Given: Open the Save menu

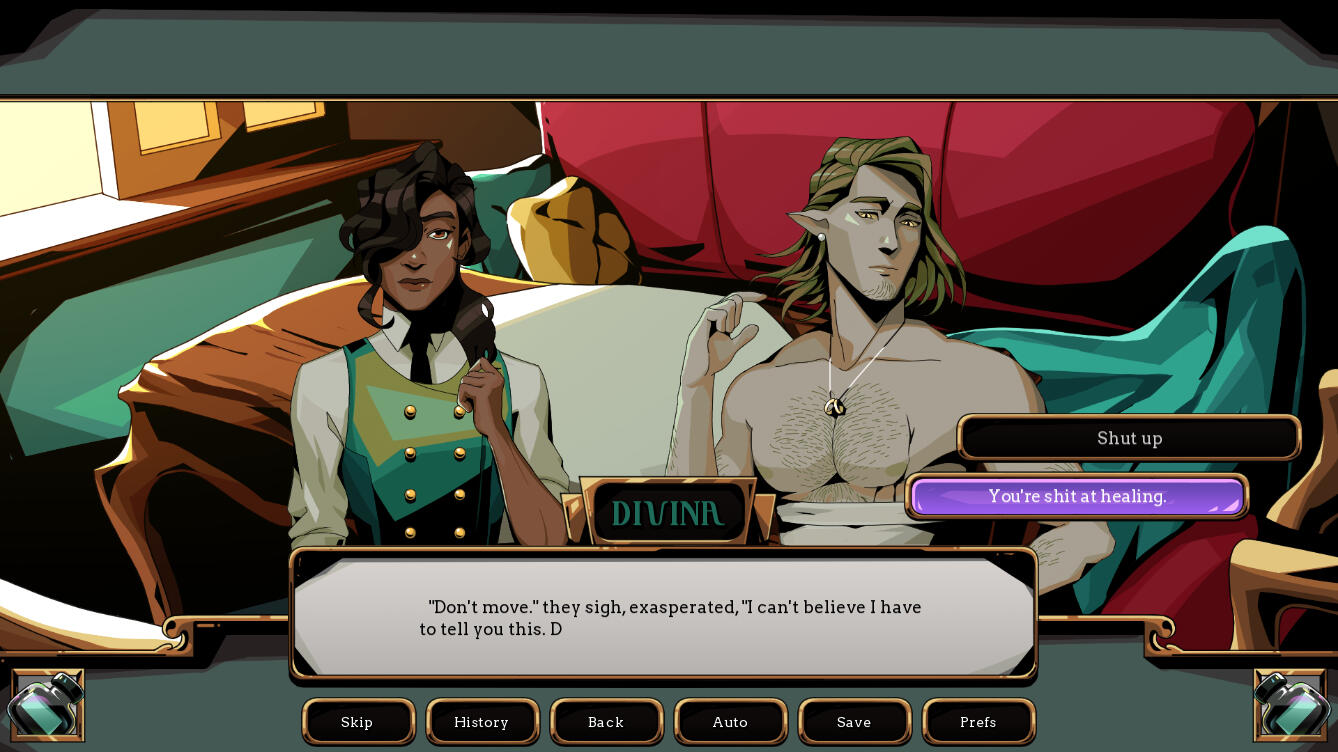Looking at the screenshot, I should [x=854, y=722].
